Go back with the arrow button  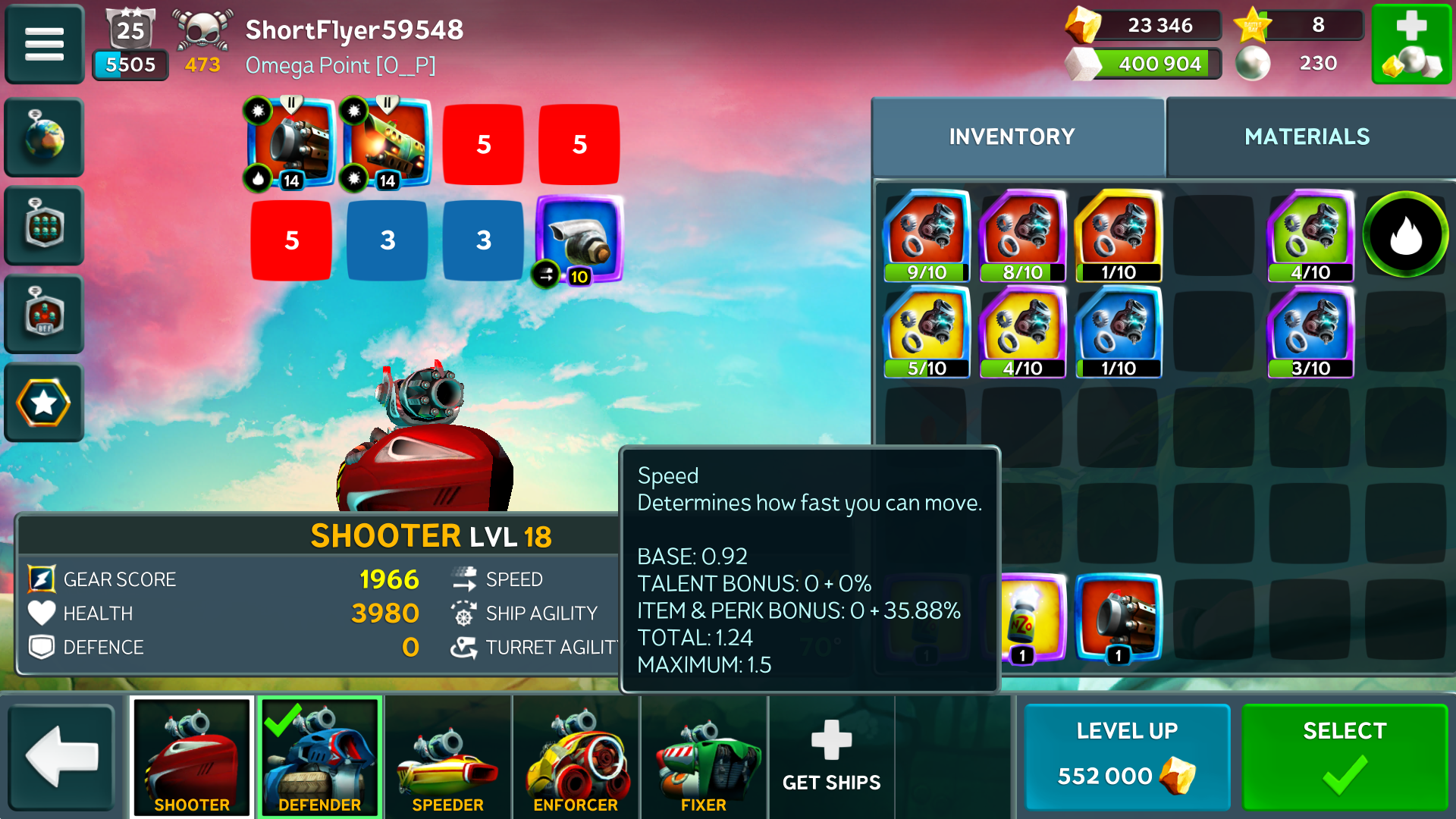(x=61, y=757)
